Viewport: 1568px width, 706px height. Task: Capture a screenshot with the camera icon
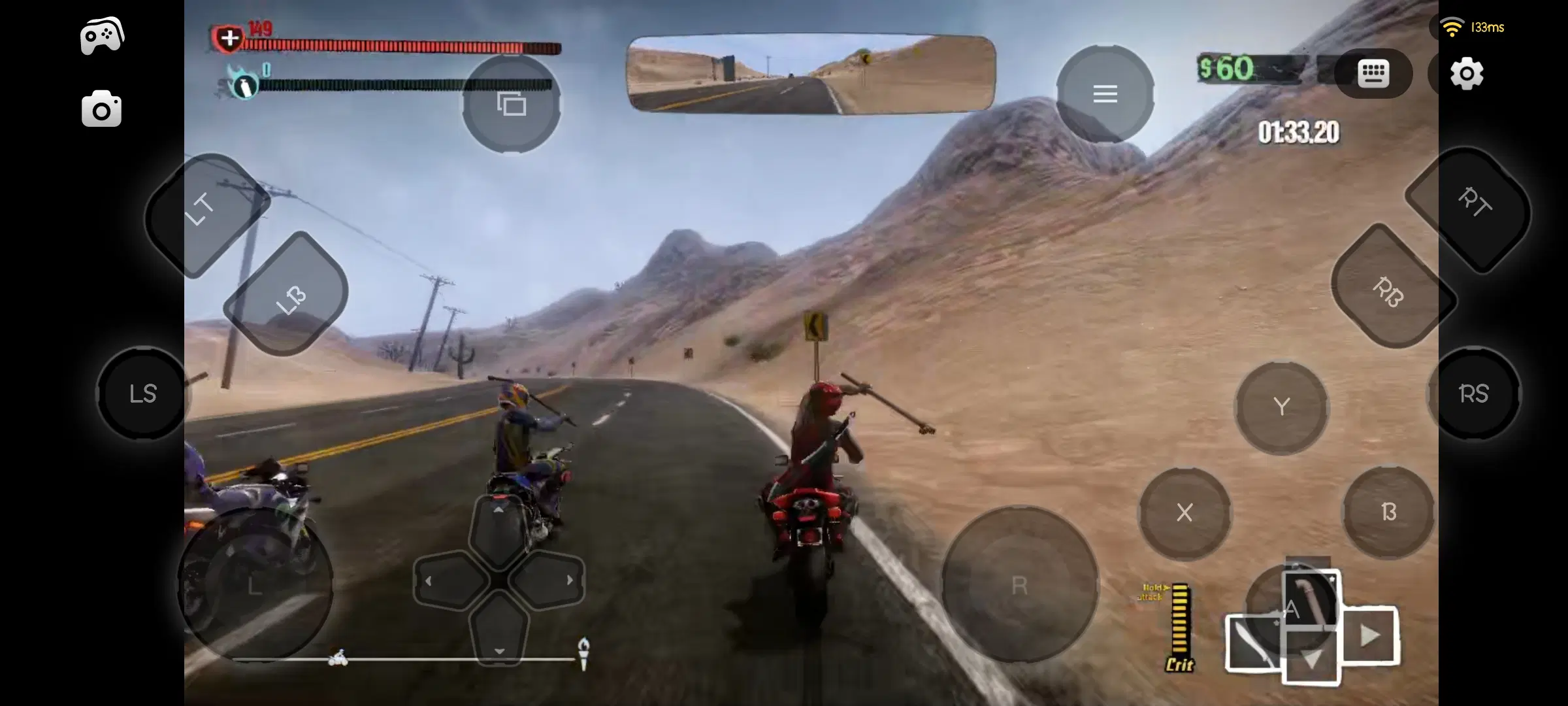[x=102, y=109]
